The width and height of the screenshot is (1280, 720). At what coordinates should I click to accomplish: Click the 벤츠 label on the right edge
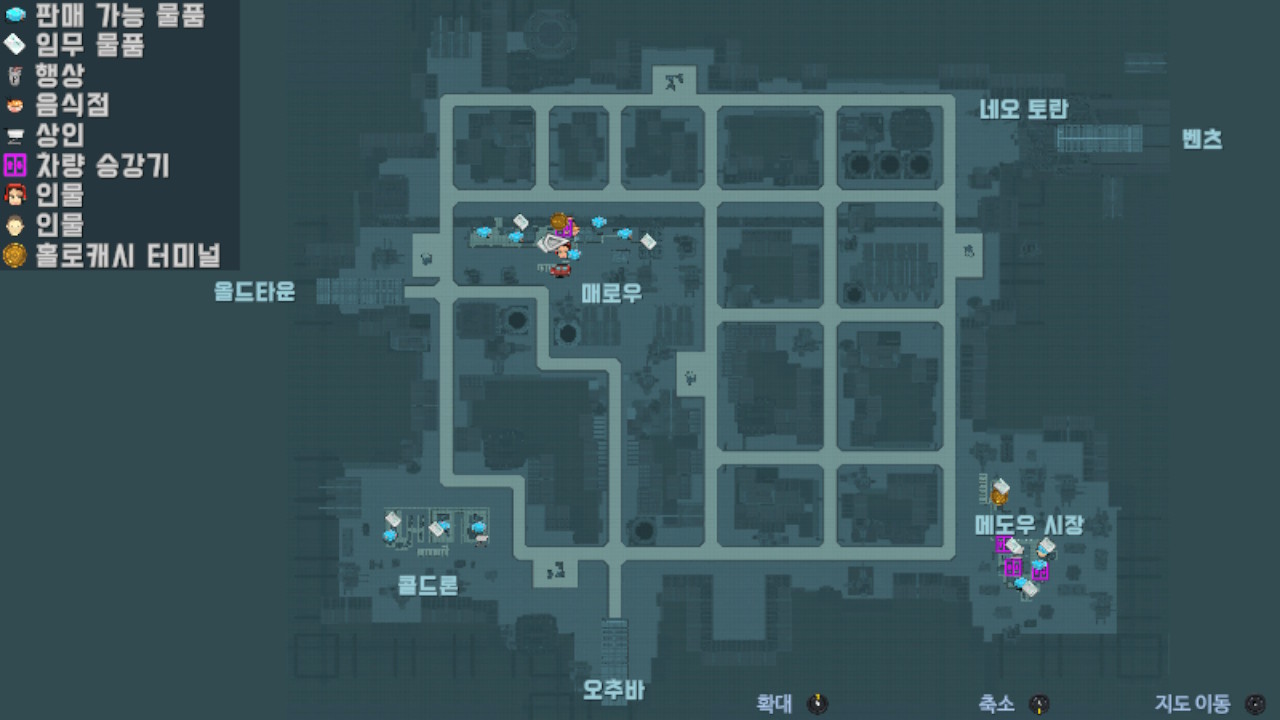click(x=1204, y=140)
